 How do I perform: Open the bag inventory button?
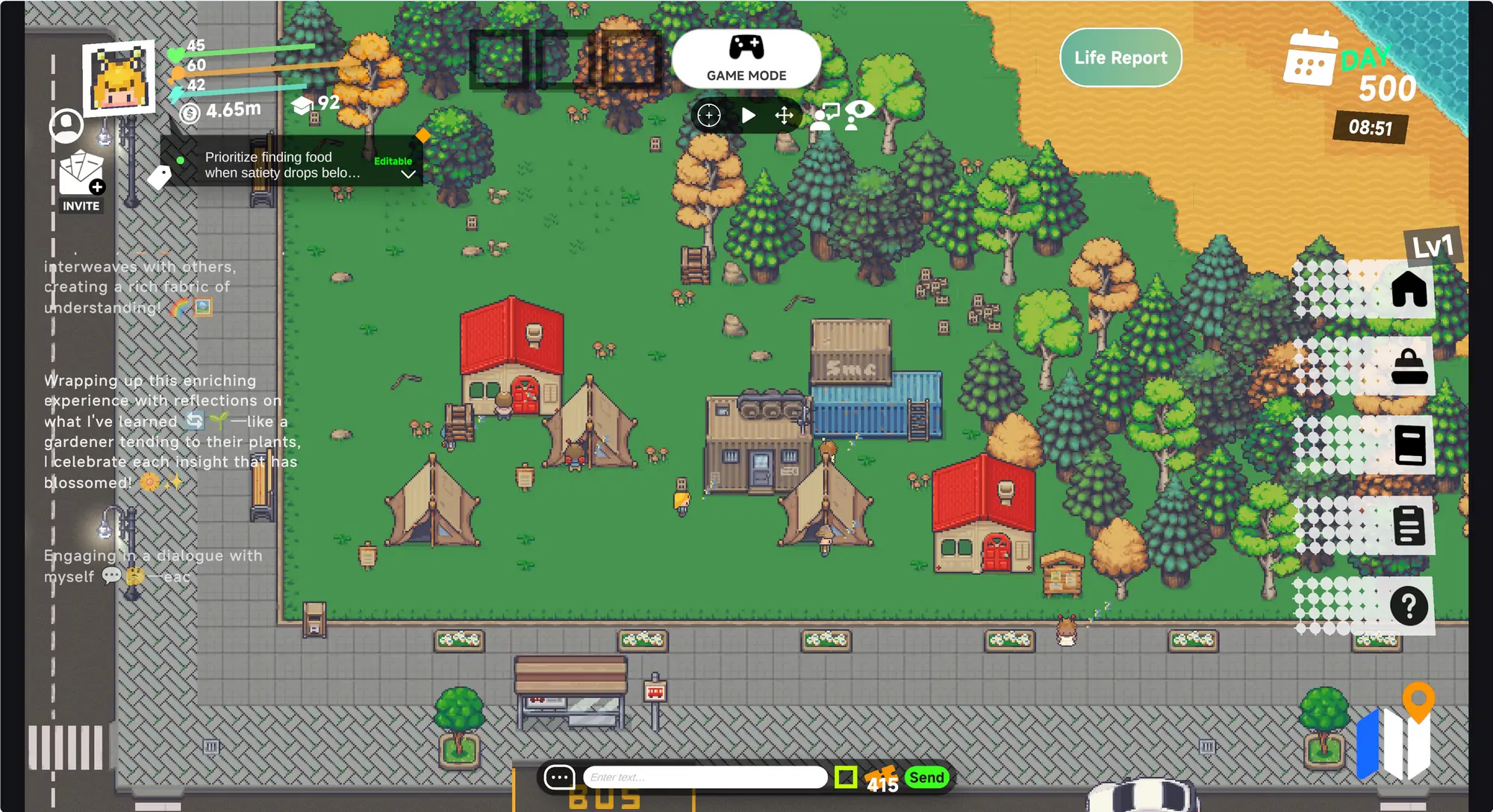click(x=1409, y=367)
